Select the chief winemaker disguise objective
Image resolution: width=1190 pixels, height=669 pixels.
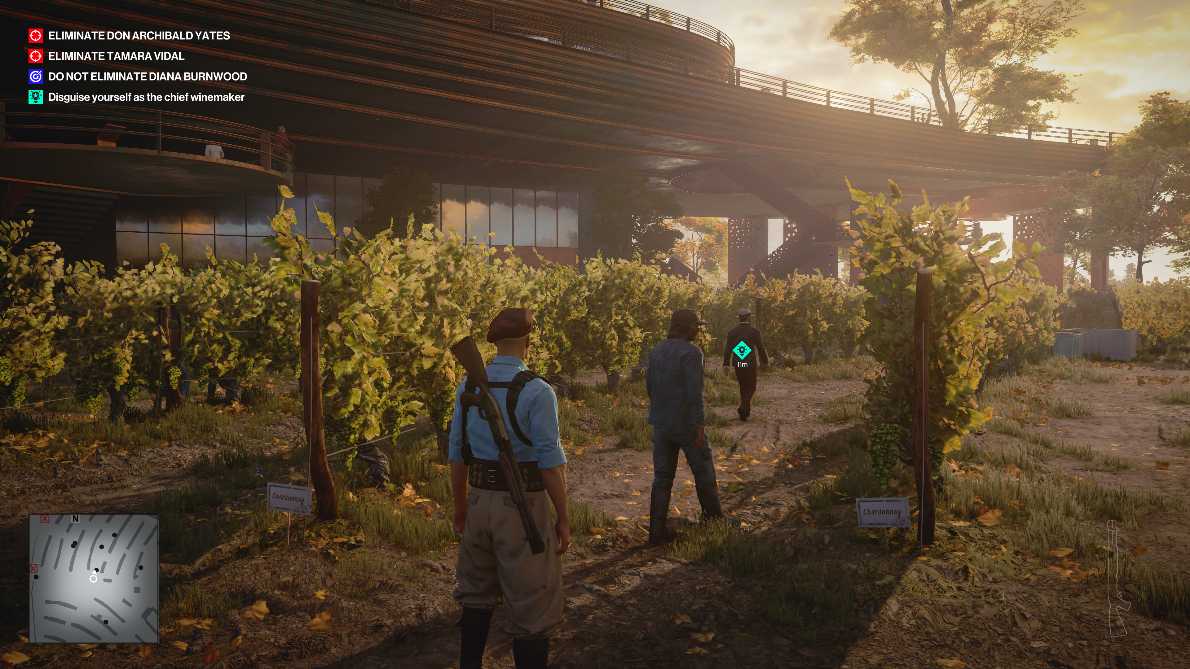click(146, 97)
